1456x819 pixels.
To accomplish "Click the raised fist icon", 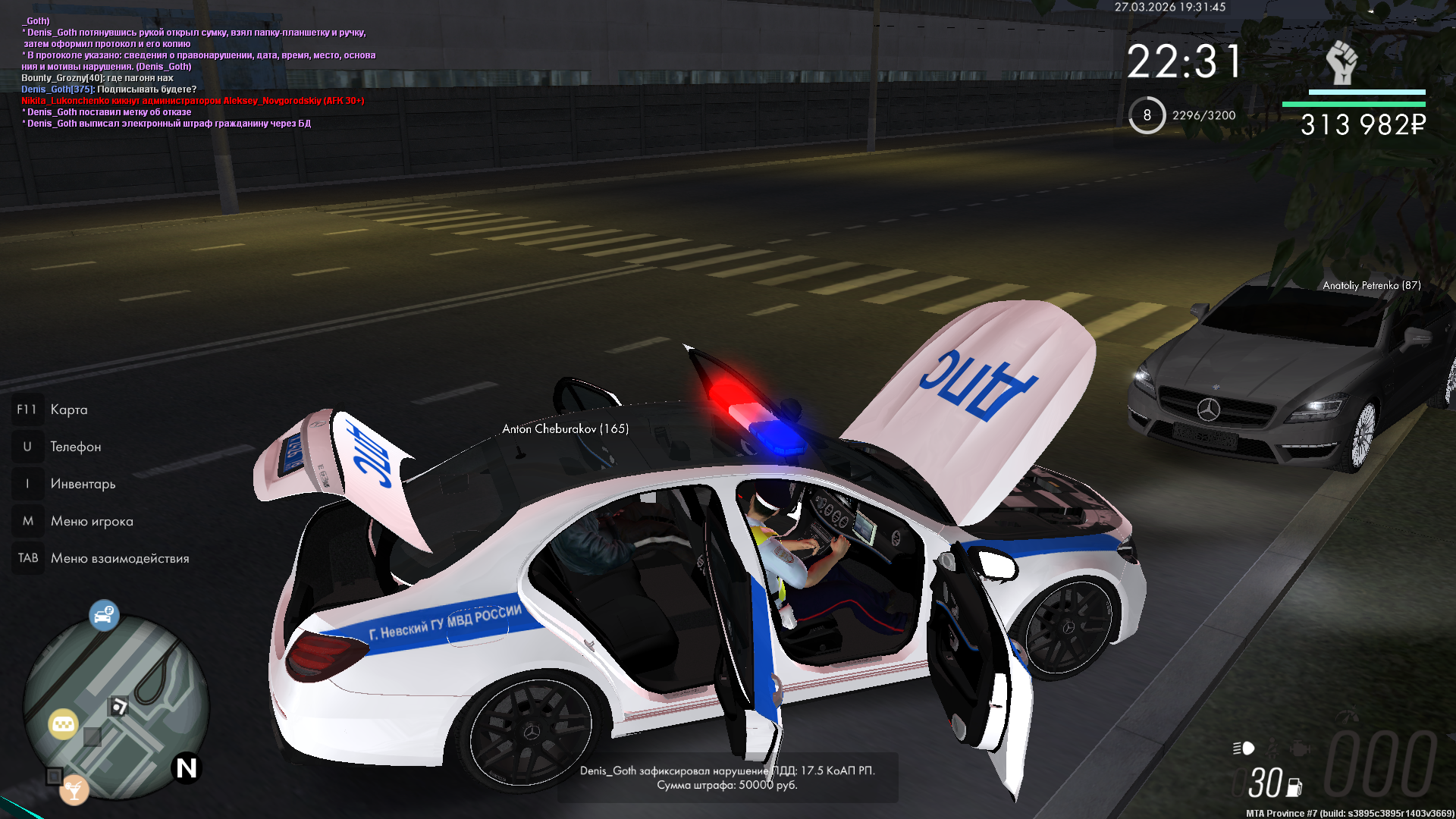I will 1341,62.
